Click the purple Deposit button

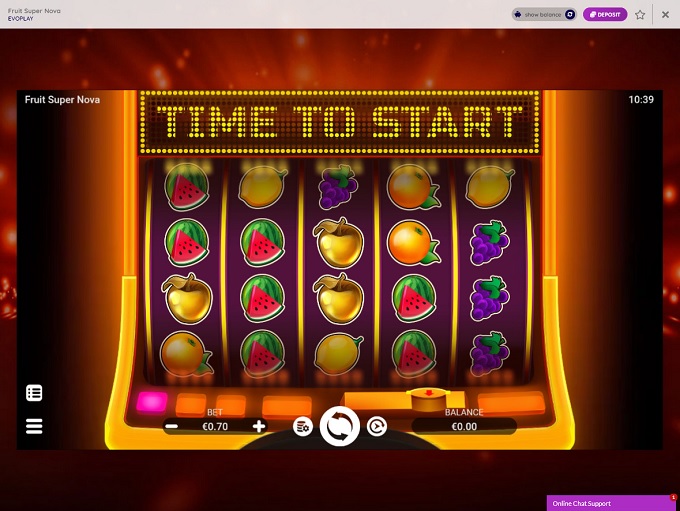pos(605,14)
